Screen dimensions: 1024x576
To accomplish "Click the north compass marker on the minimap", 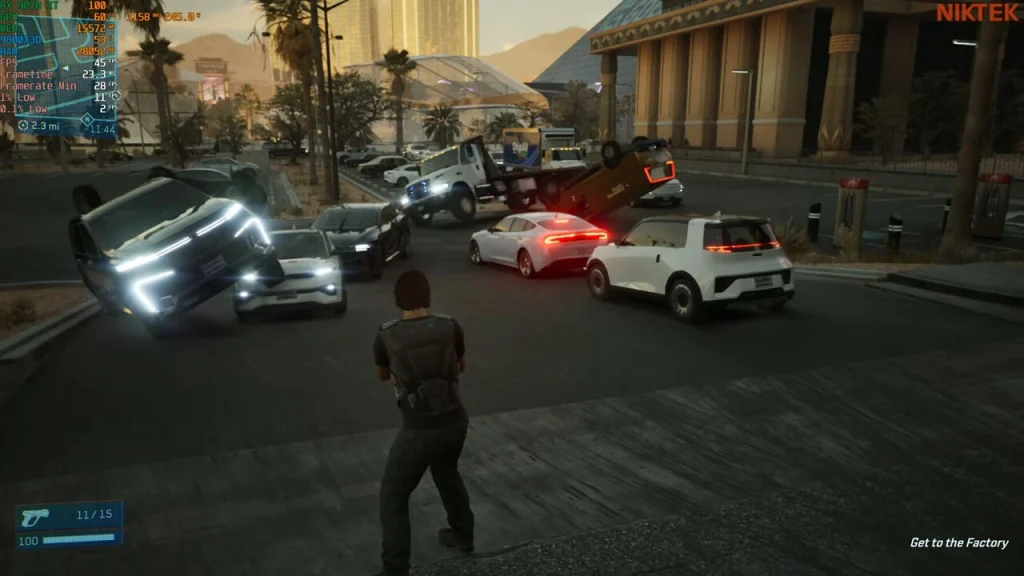I will [x=87, y=119].
